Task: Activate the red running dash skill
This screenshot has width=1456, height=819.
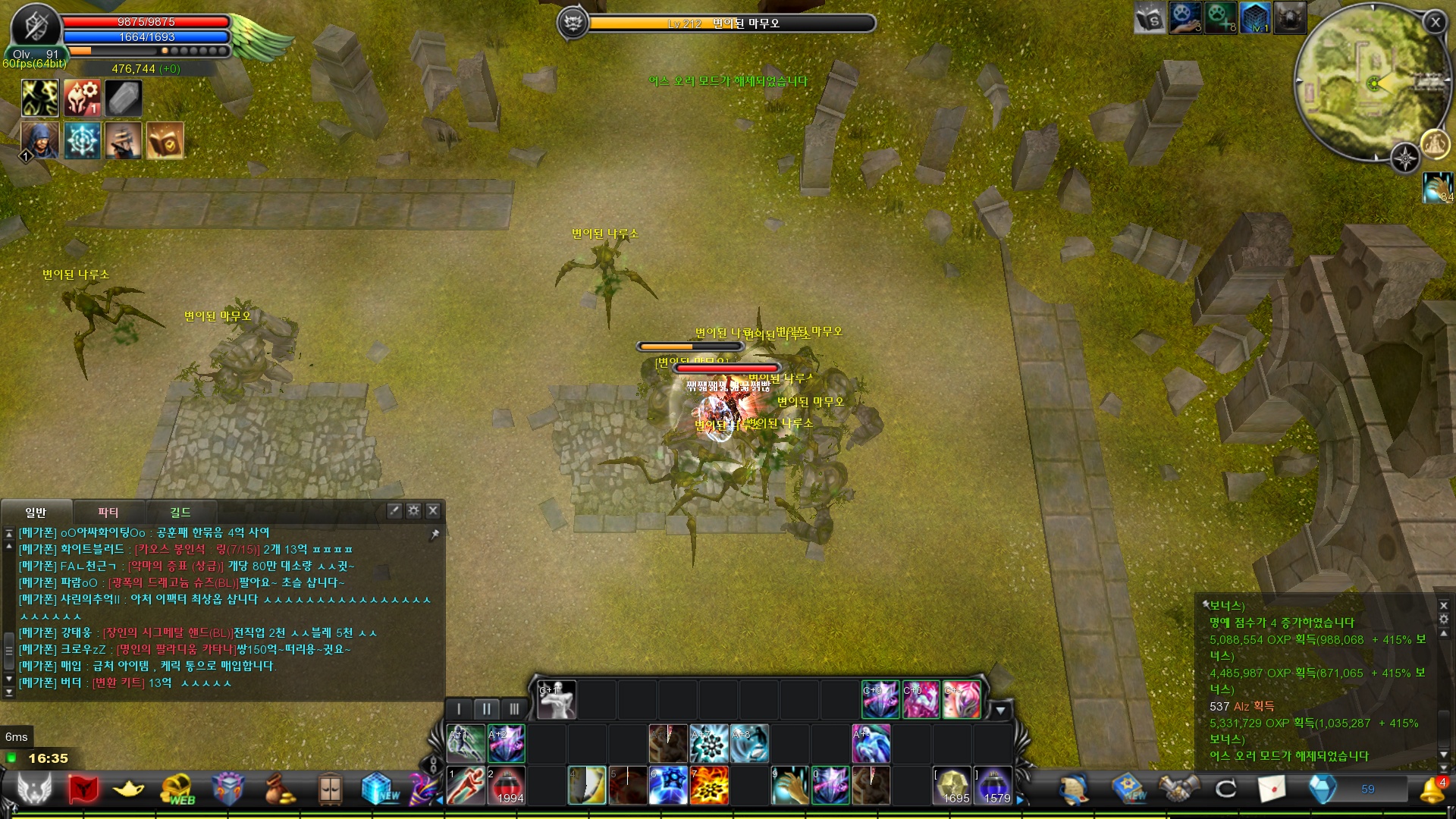Action: click(x=466, y=785)
